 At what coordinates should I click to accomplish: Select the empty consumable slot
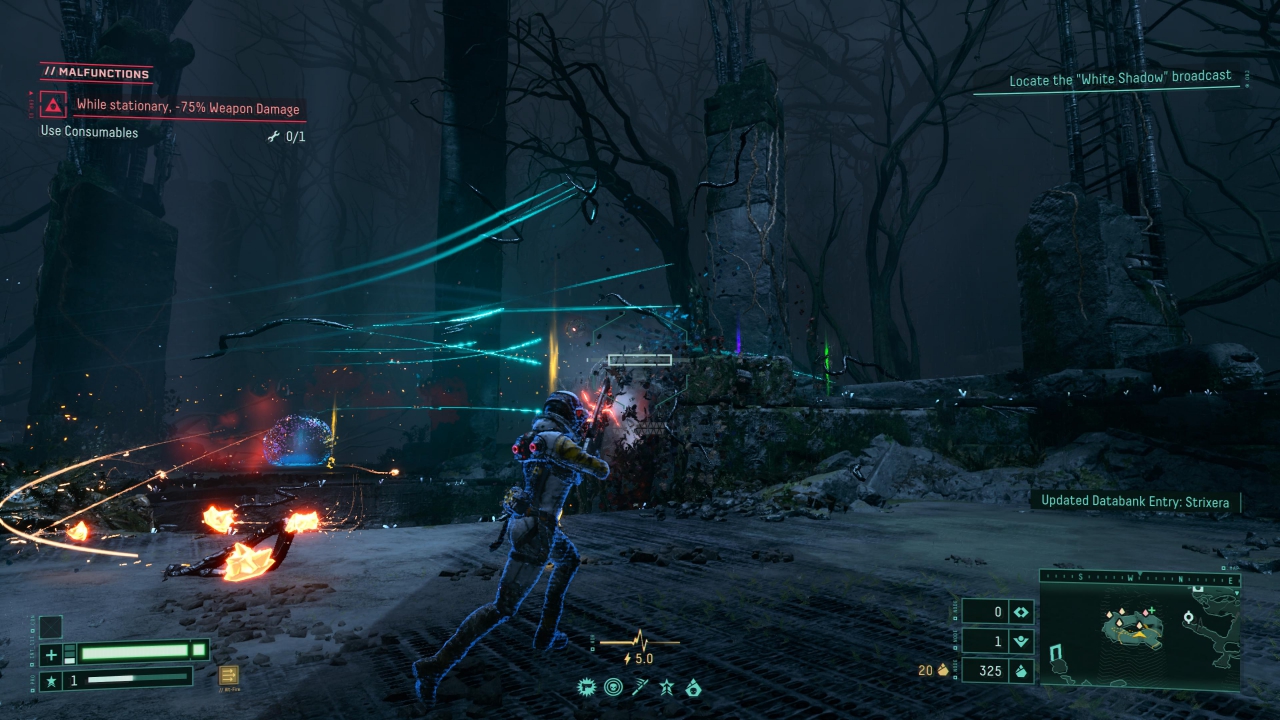50,627
